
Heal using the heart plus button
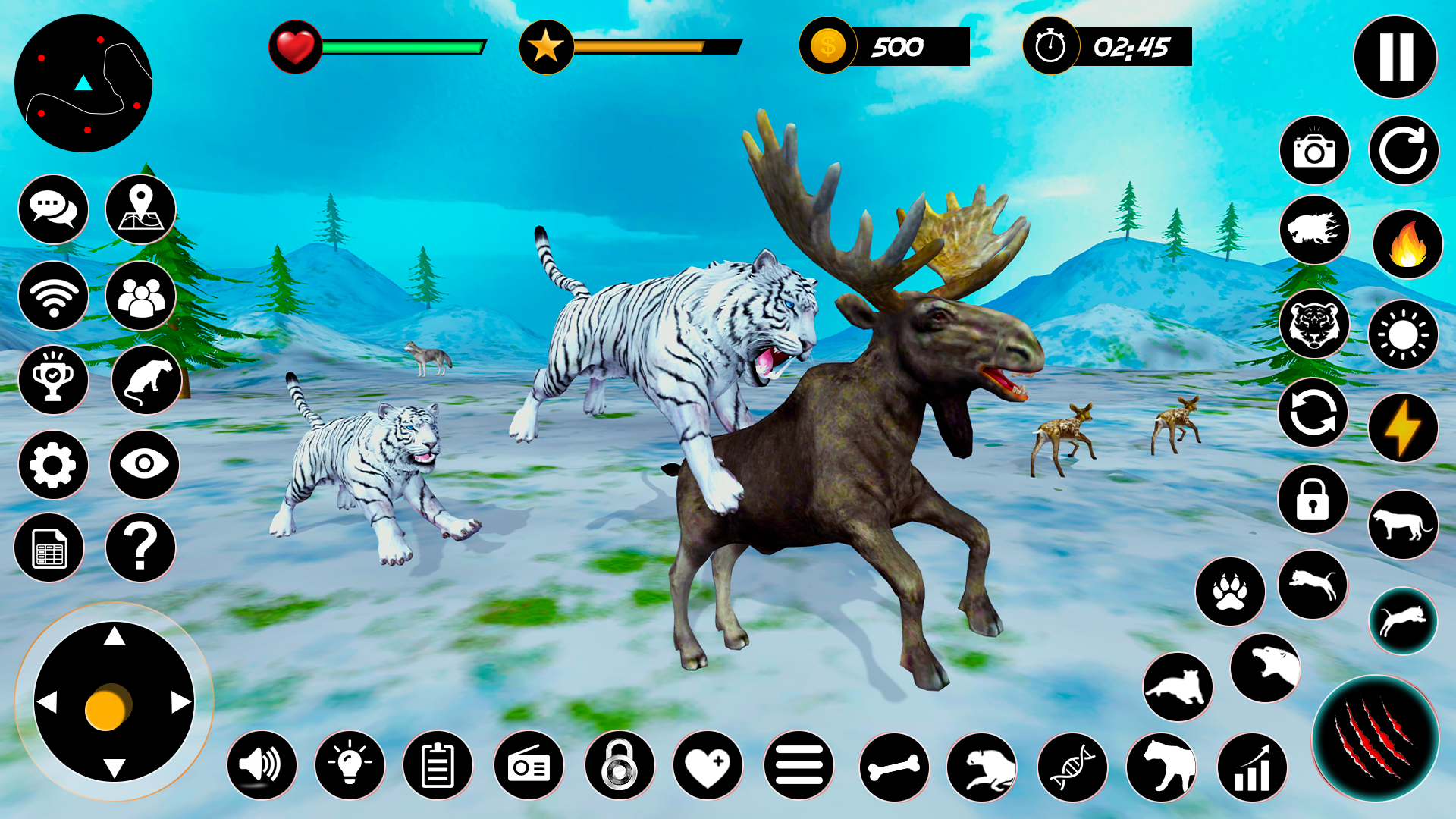click(708, 766)
